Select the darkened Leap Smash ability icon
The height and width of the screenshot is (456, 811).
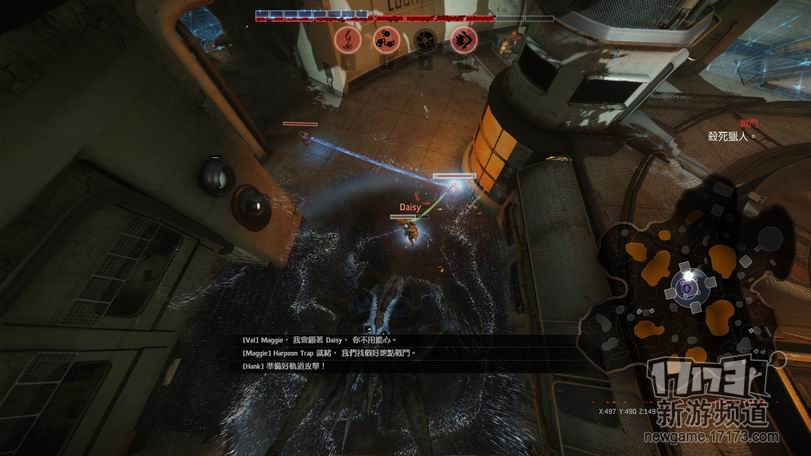tap(424, 40)
